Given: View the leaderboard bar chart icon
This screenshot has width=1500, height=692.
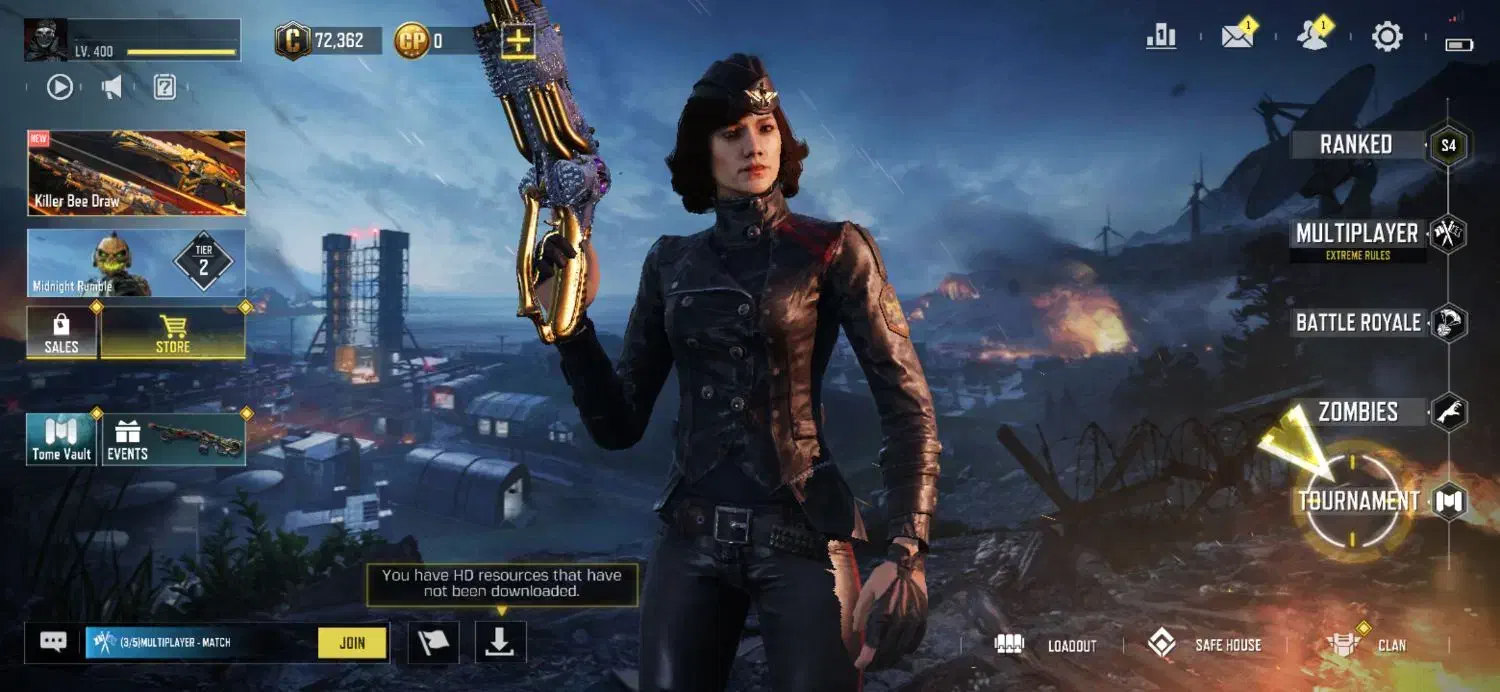Looking at the screenshot, I should [1161, 38].
